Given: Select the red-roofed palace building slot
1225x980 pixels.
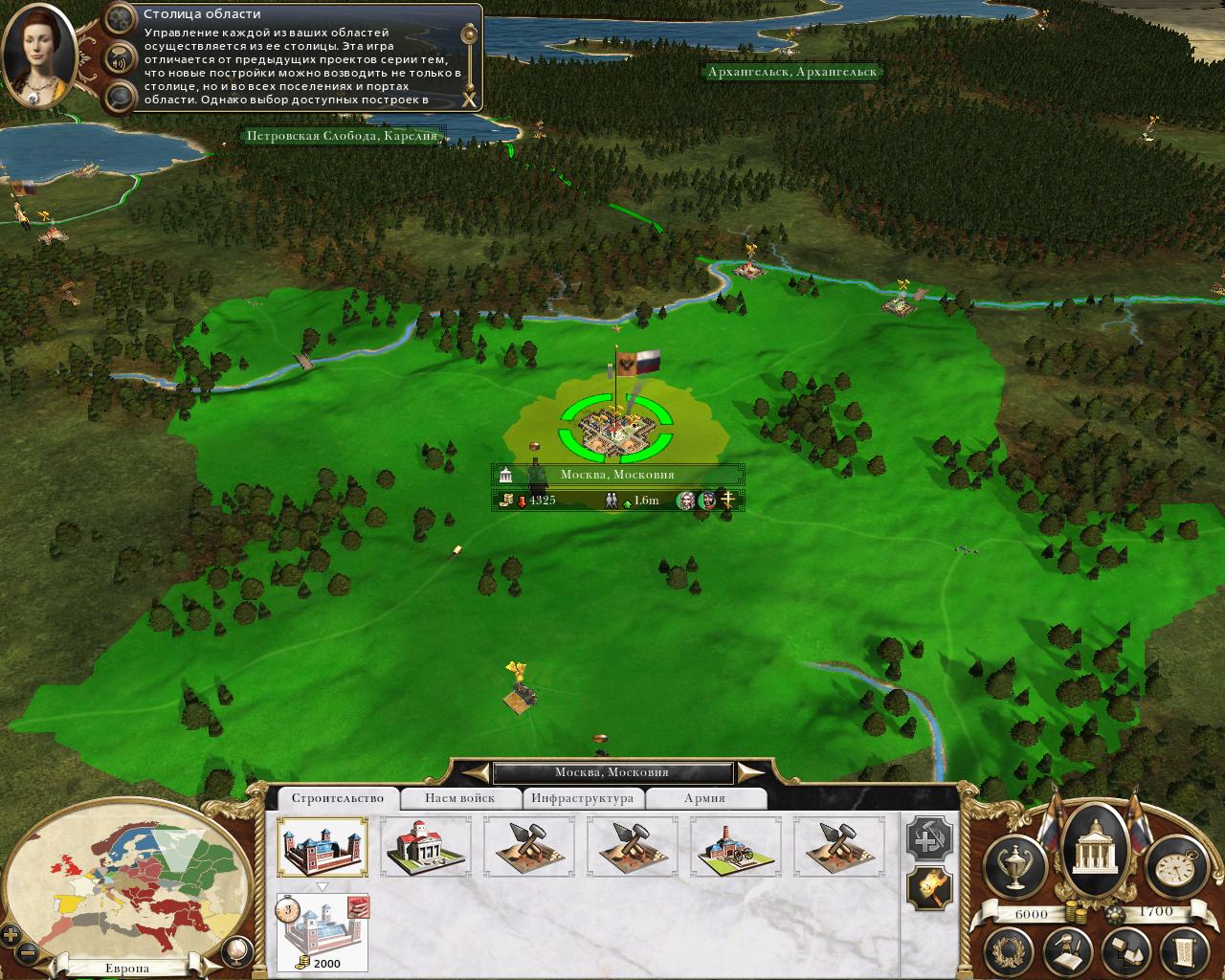Looking at the screenshot, I should tap(323, 847).
